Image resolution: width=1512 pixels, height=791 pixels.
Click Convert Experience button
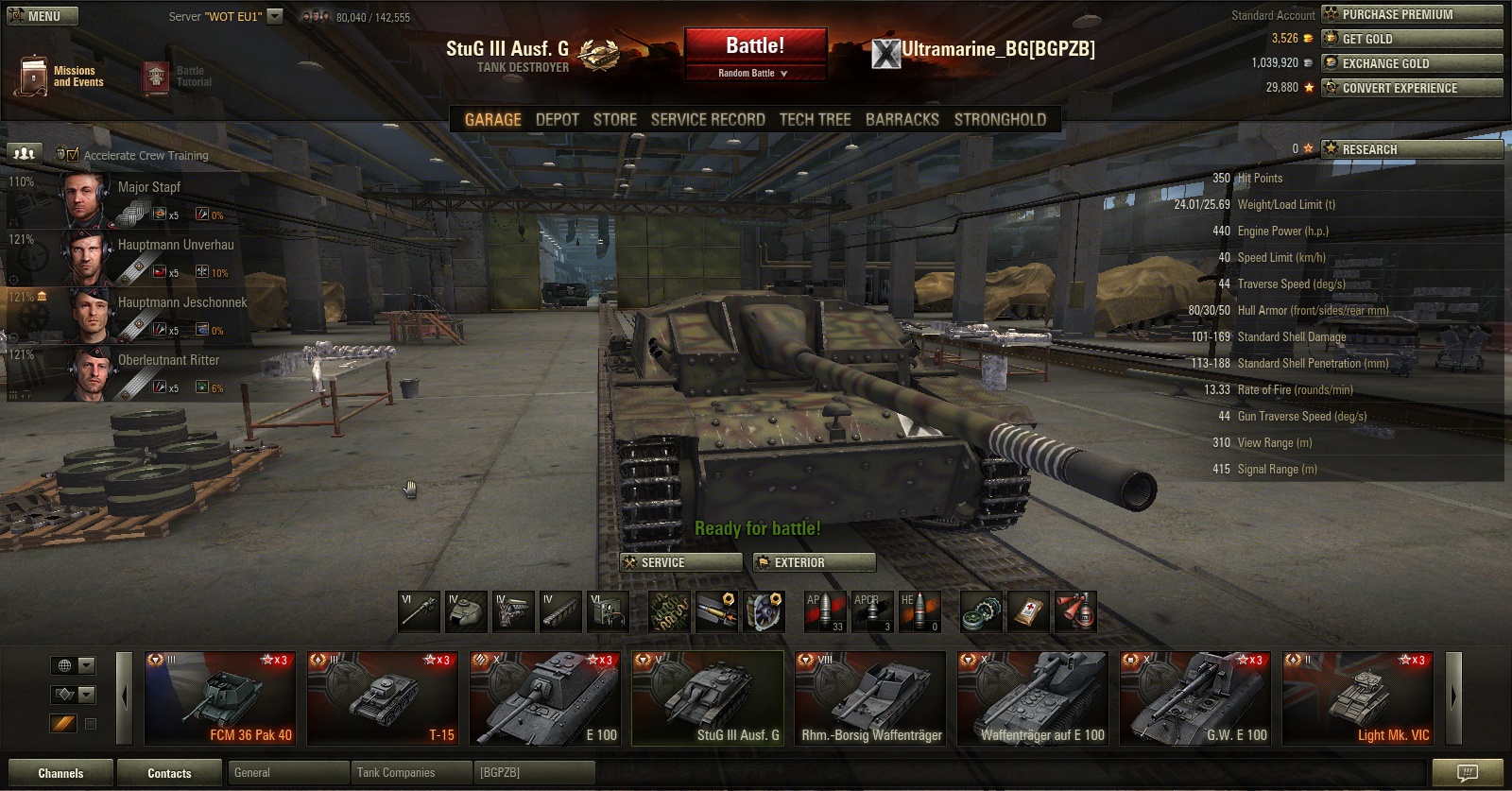click(x=1412, y=88)
